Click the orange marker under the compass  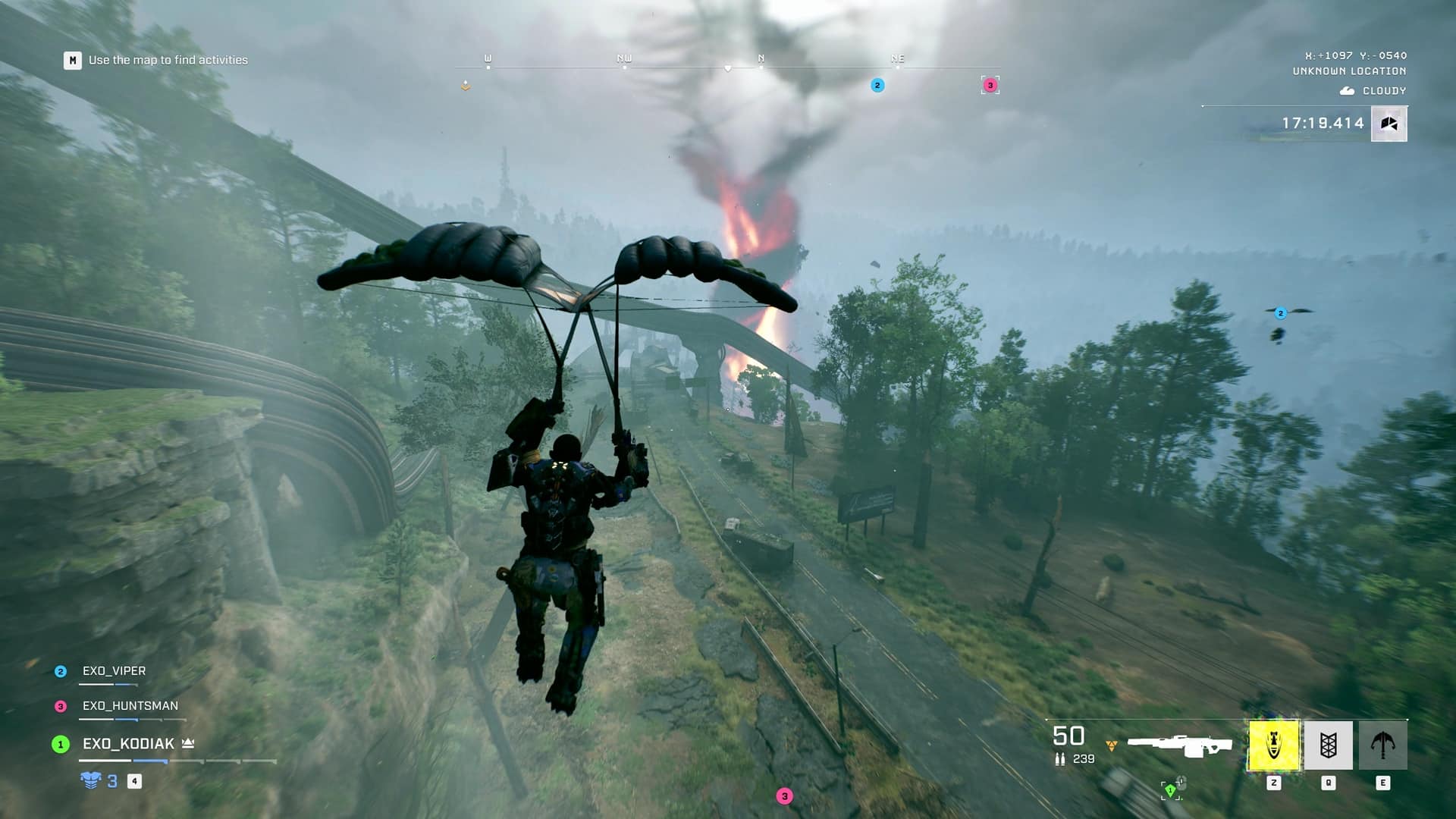tap(466, 86)
